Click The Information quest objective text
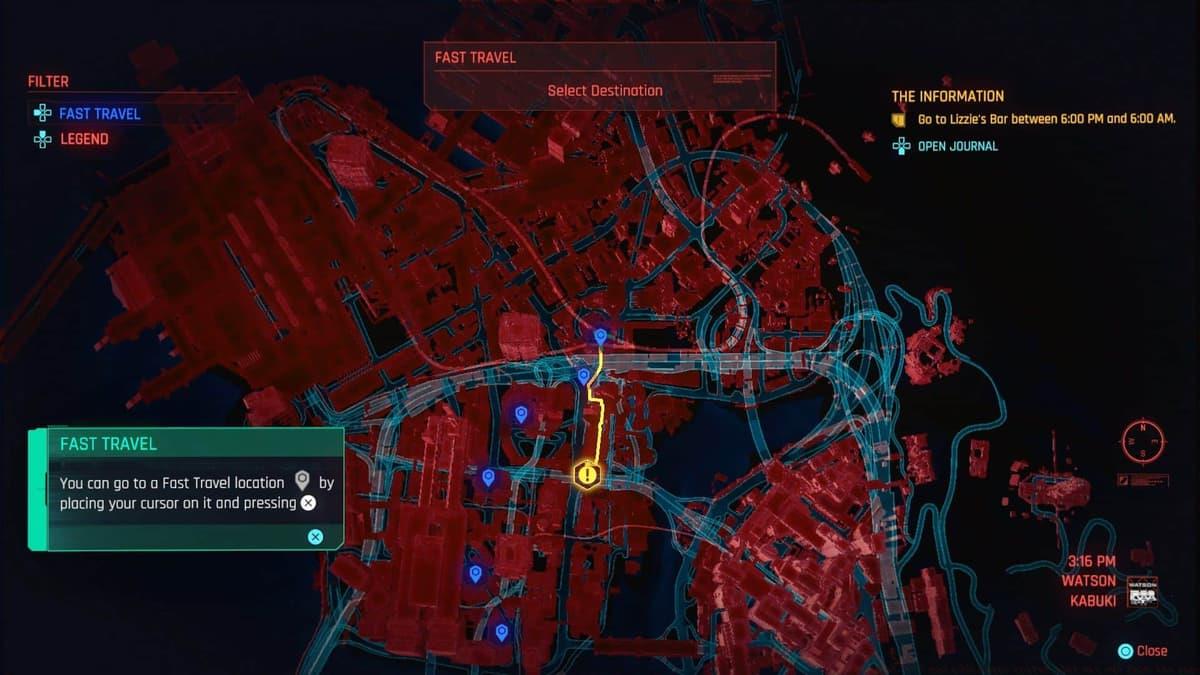The image size is (1200, 675). coord(1046,119)
